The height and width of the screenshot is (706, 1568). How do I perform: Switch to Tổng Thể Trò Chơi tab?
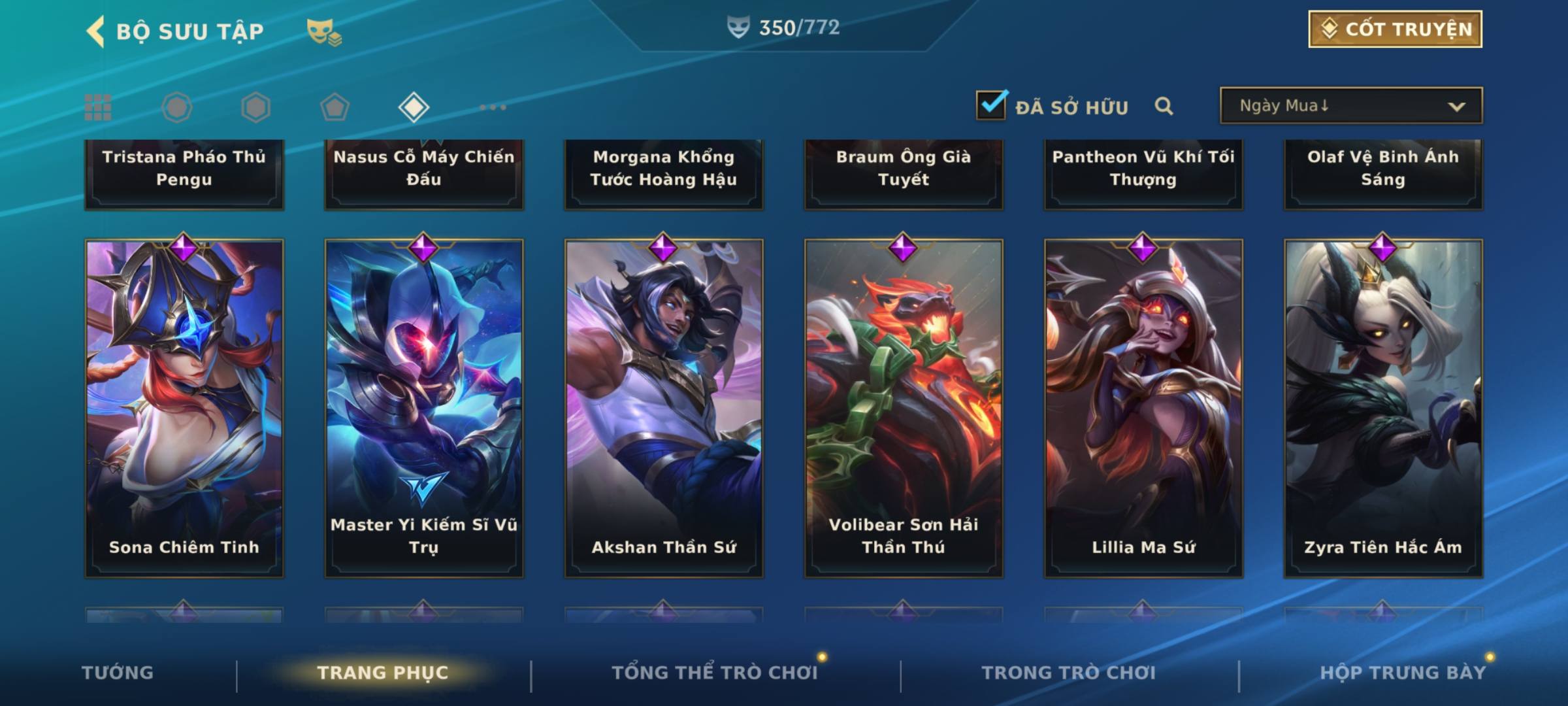[x=715, y=673]
